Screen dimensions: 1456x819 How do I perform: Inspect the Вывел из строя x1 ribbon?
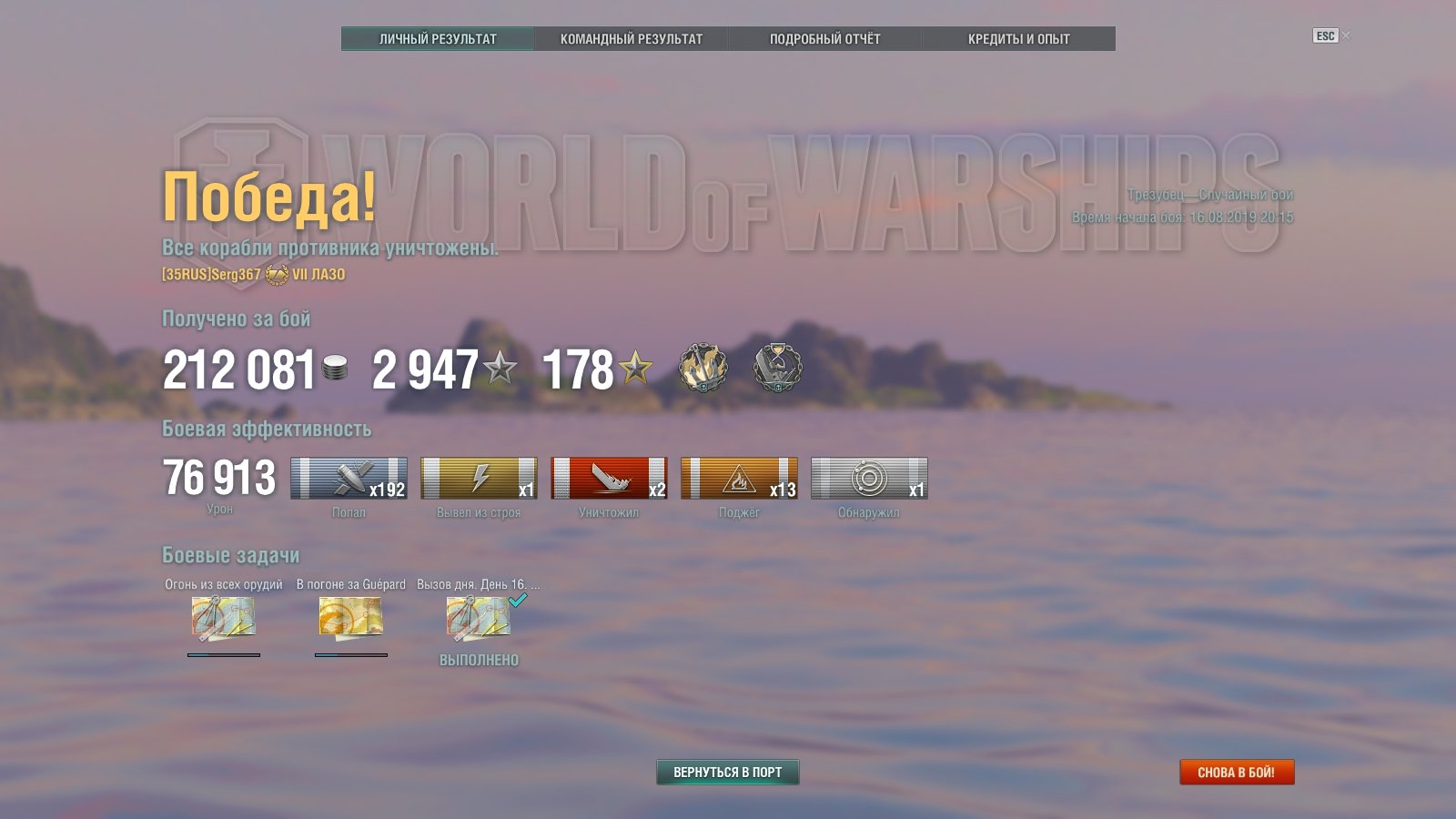(x=479, y=479)
